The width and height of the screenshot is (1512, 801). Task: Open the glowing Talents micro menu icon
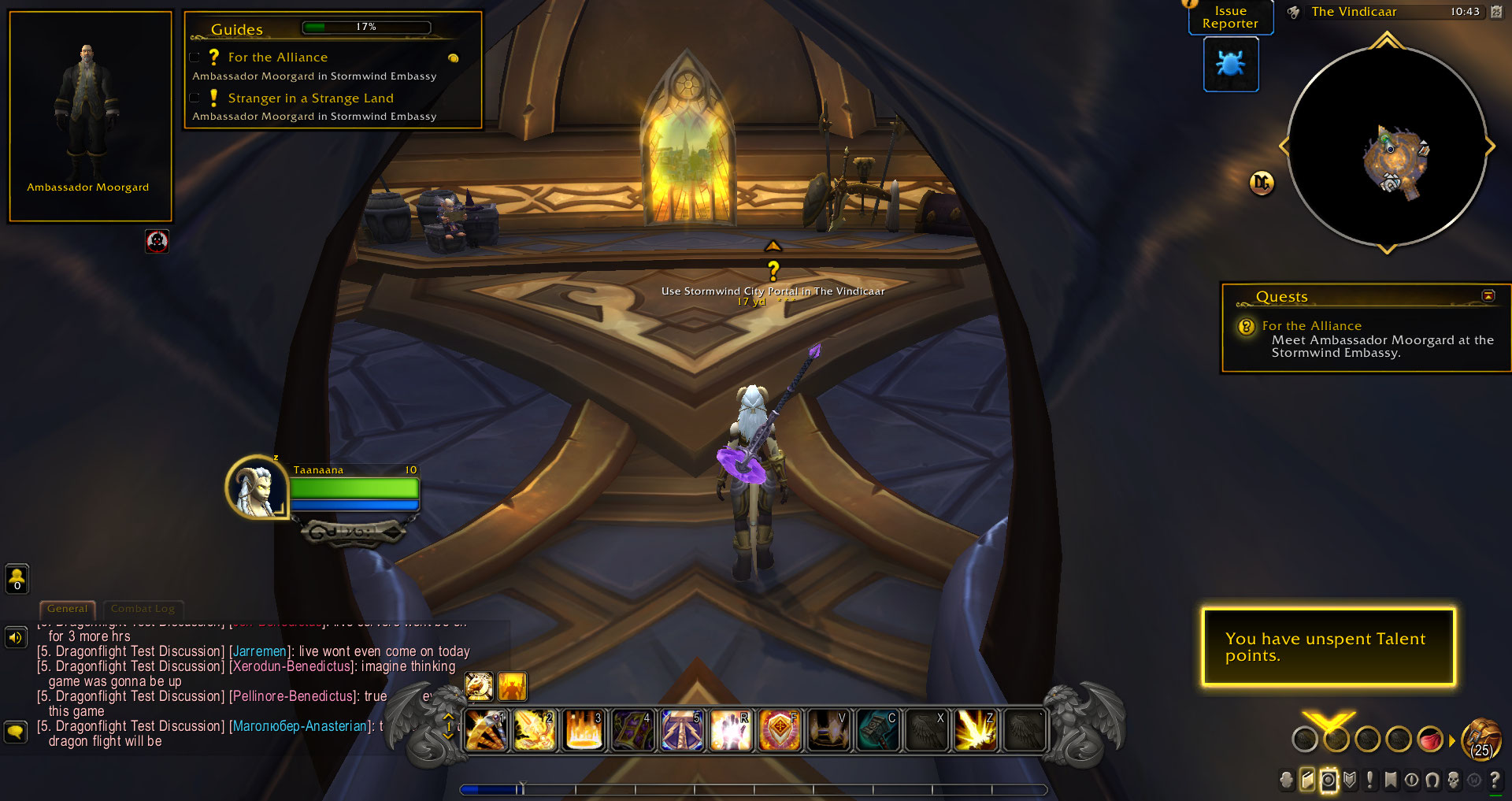click(x=1329, y=780)
